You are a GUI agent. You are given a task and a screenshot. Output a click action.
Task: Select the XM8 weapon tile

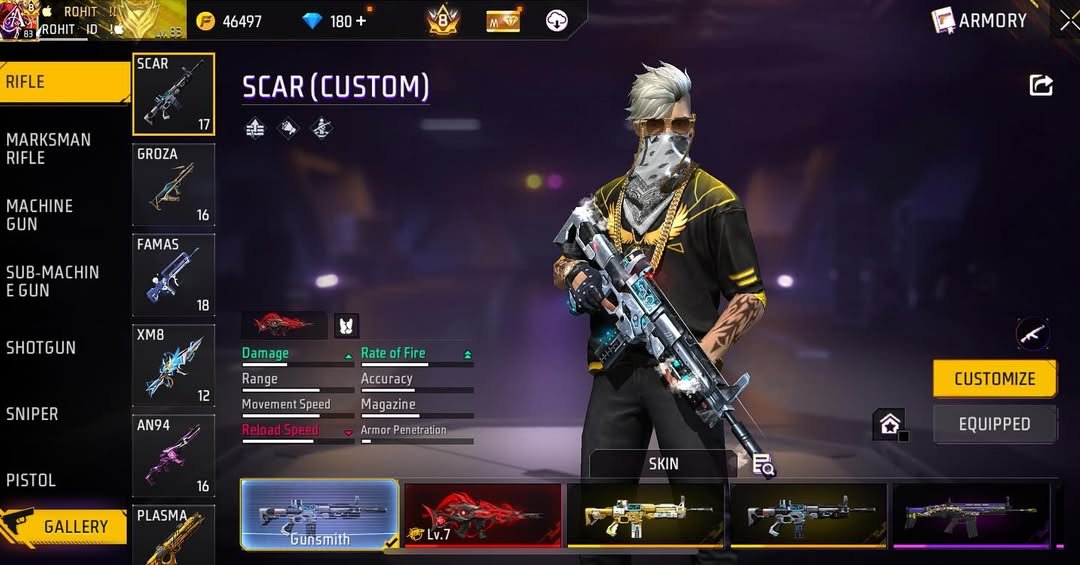coord(173,365)
